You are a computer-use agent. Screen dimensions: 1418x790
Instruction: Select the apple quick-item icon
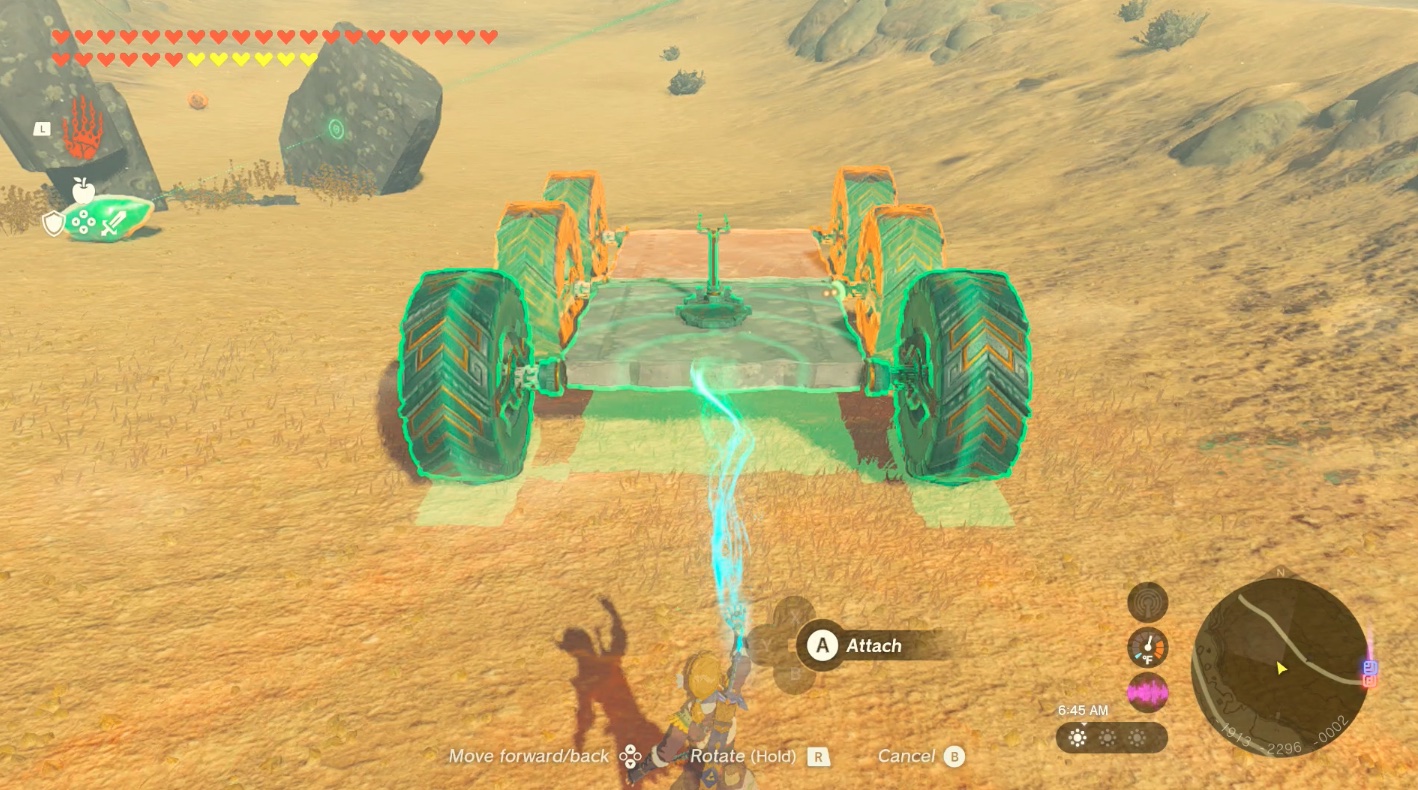click(82, 190)
